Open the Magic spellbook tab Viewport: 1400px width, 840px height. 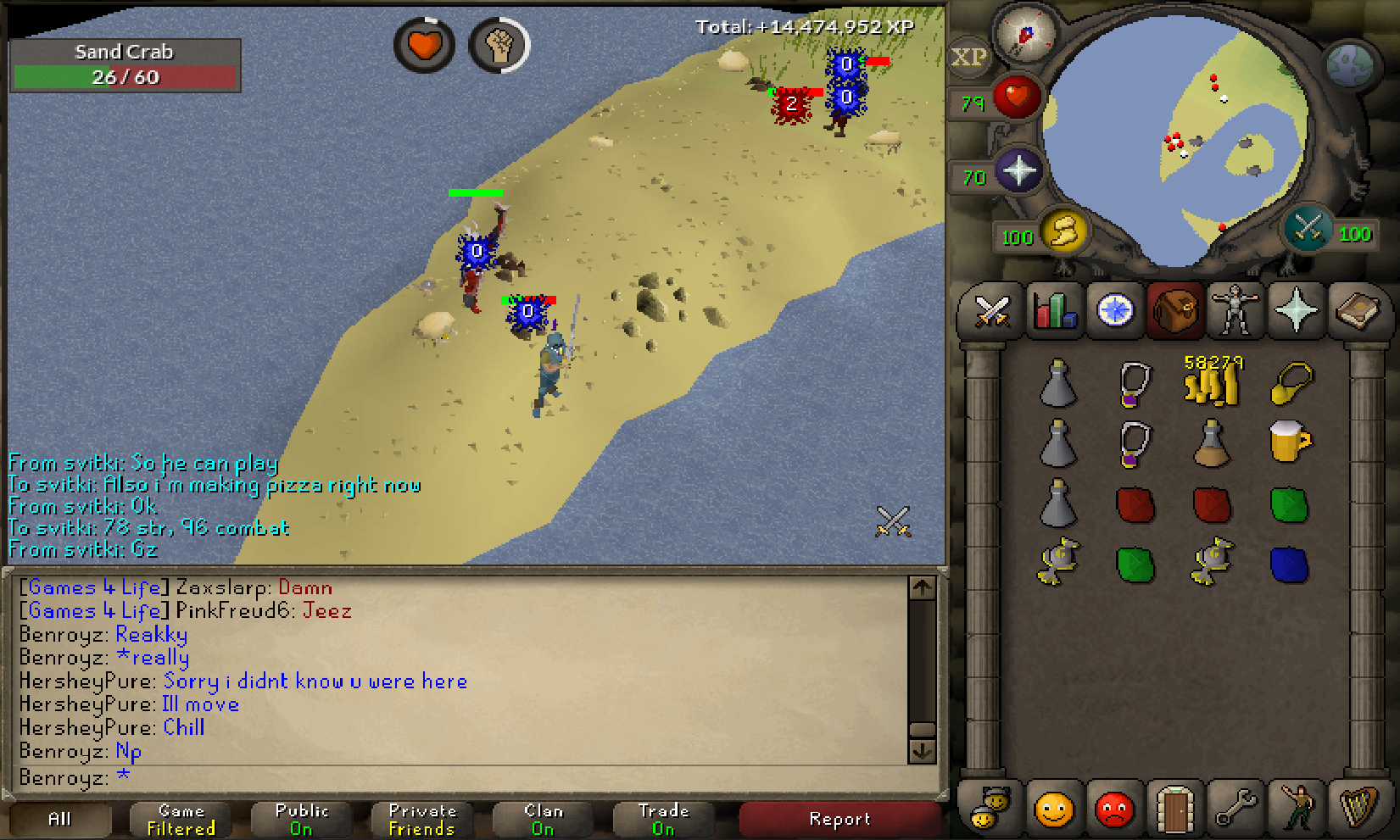click(1358, 311)
